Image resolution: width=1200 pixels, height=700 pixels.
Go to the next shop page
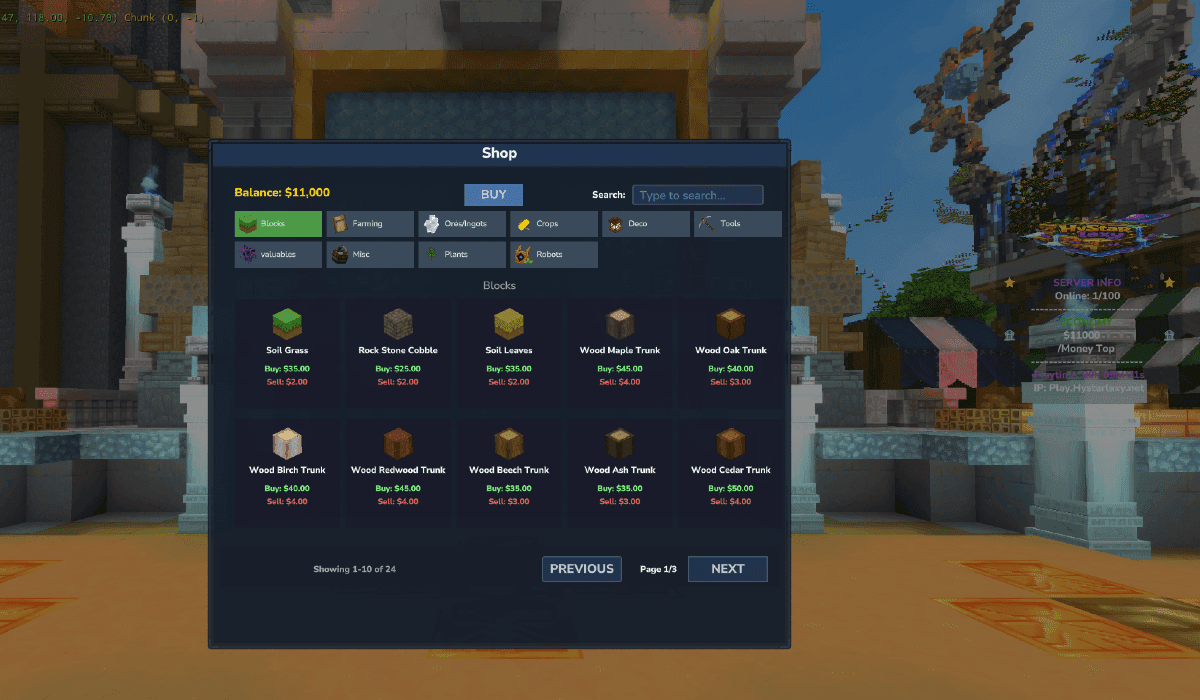pos(727,569)
